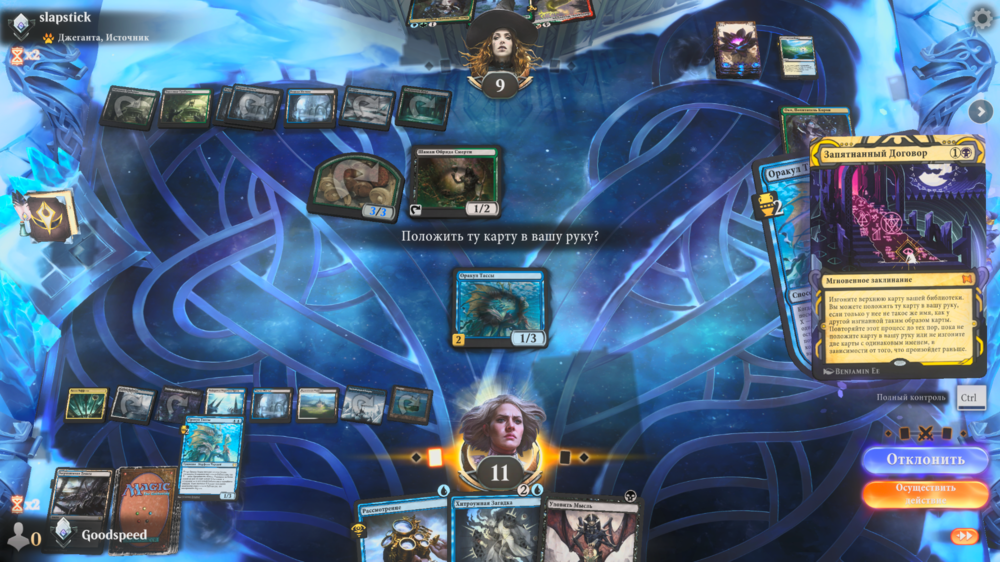This screenshot has width=1000, height=562.
Task: Choose the Хитроумная Загадка card in hand
Action: click(x=497, y=528)
